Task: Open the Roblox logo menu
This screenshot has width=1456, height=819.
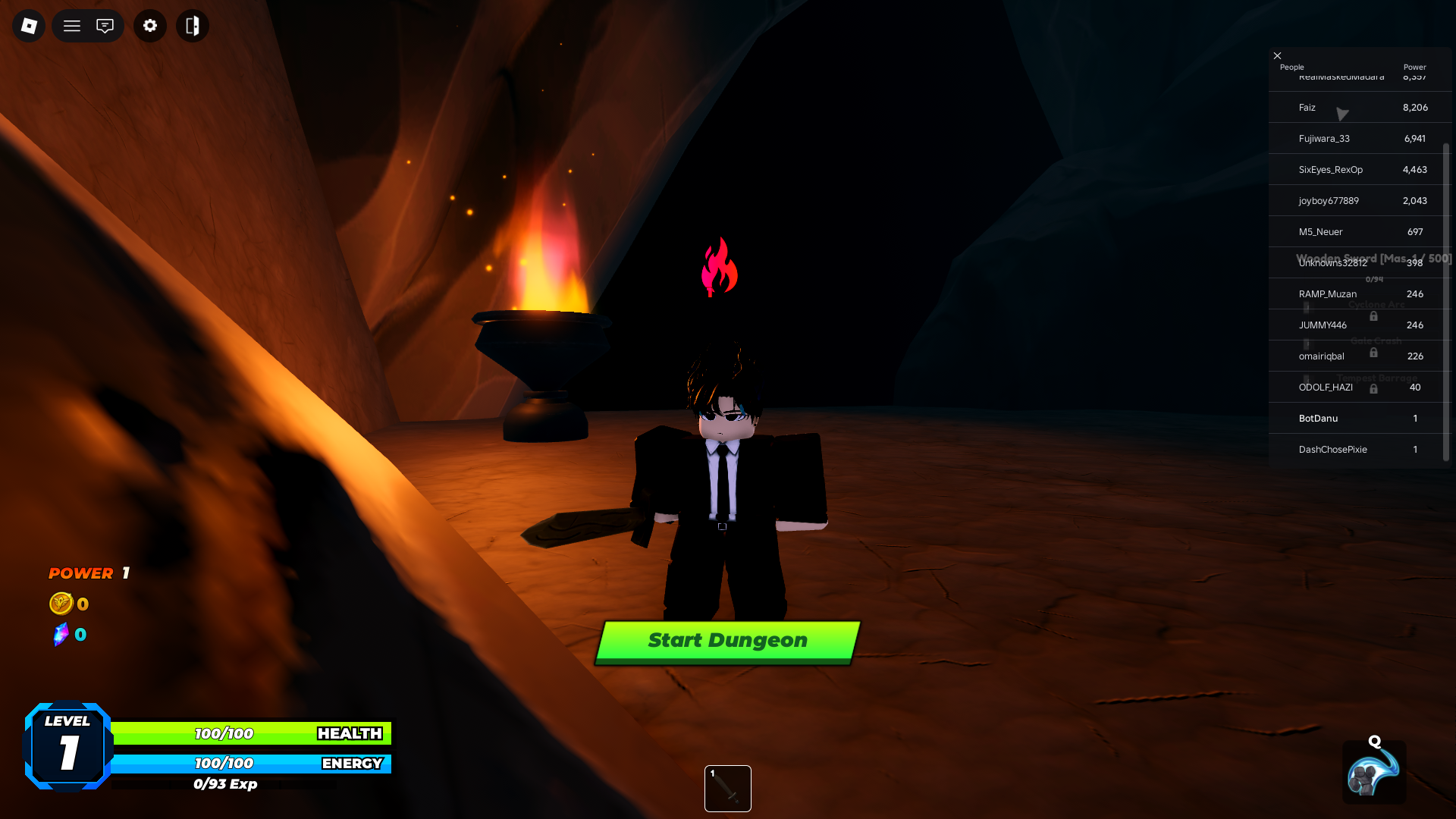Action: [x=27, y=25]
